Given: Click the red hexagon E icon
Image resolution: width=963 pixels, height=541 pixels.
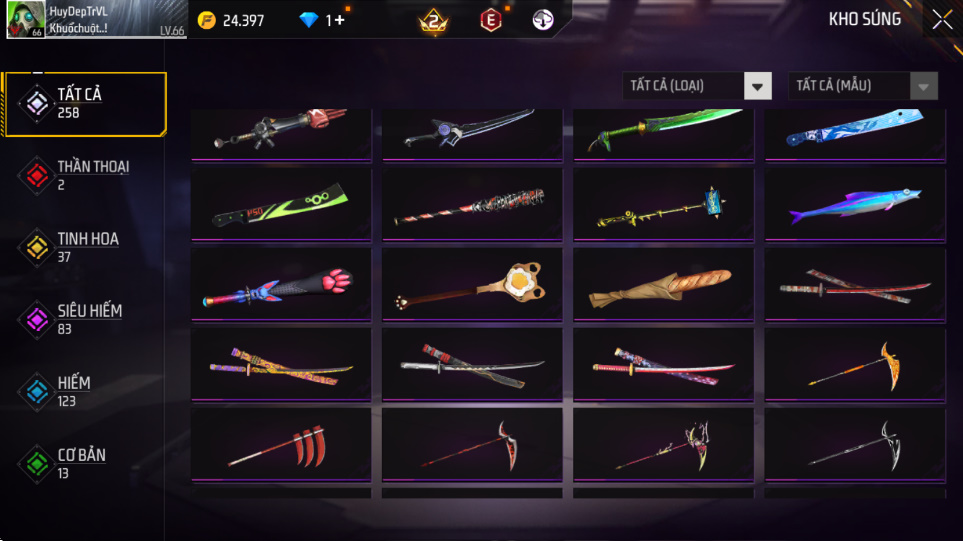Looking at the screenshot, I should pyautogui.click(x=490, y=20).
